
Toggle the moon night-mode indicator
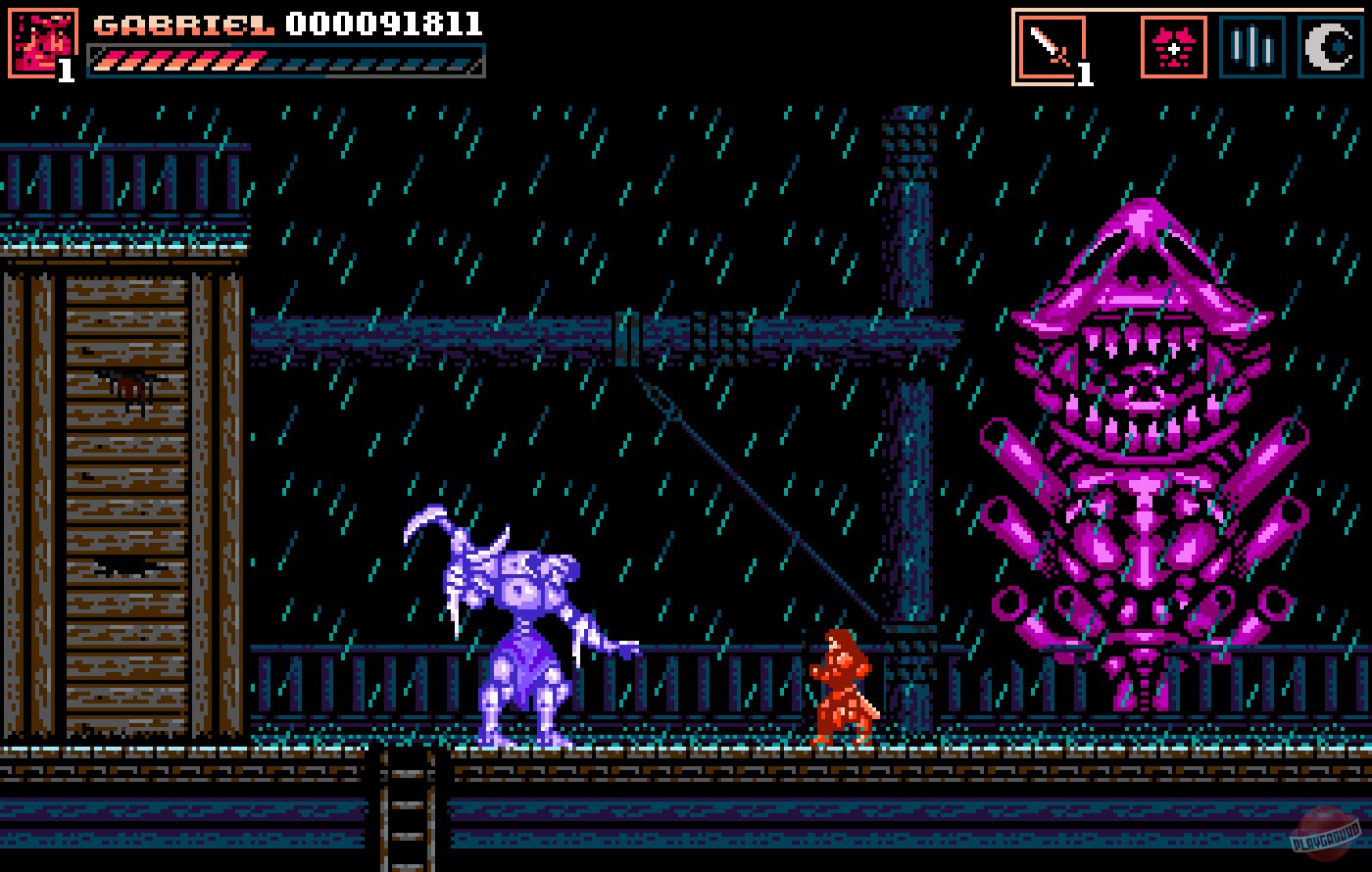click(x=1329, y=44)
